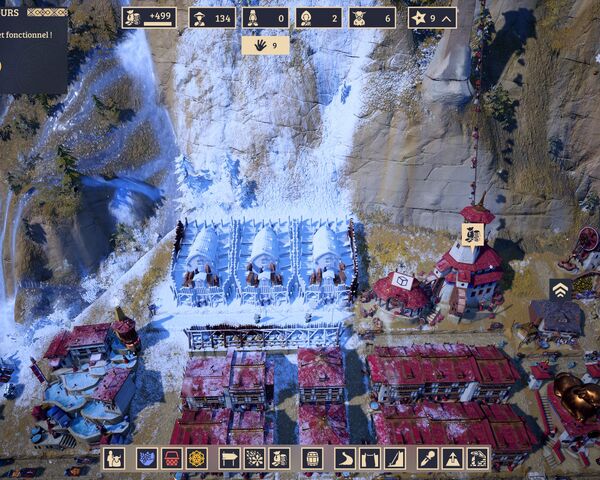Viewport: 600px width, 480px height.
Task: Select the curved road building tool
Action: [345, 458]
